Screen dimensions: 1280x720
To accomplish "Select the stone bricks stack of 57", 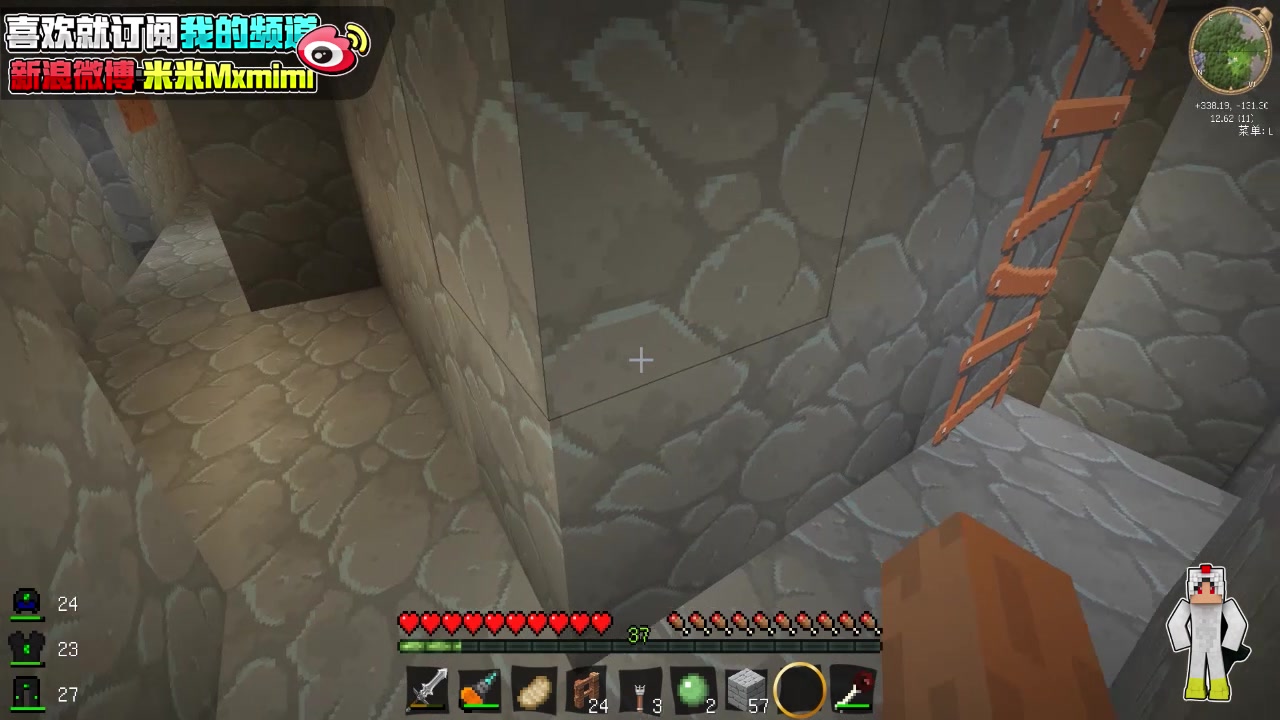I will (x=748, y=690).
